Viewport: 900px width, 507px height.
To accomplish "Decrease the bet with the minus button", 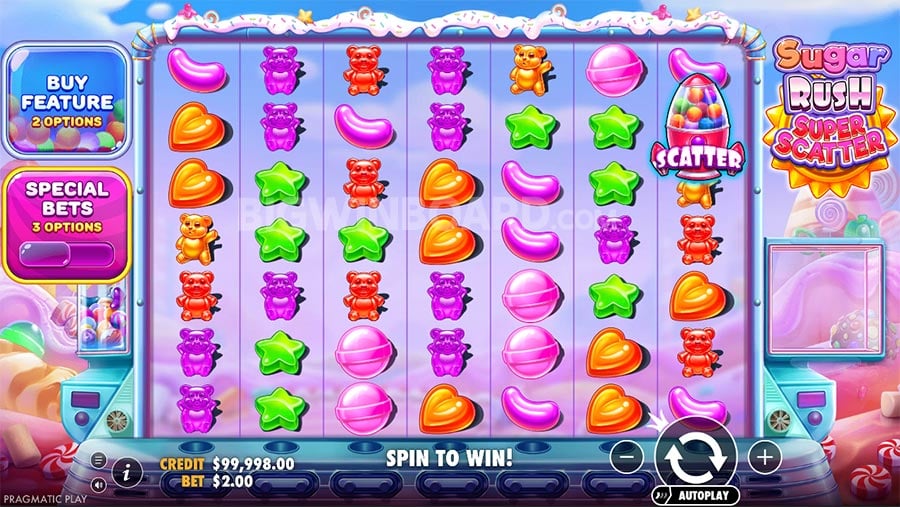I will point(626,458).
